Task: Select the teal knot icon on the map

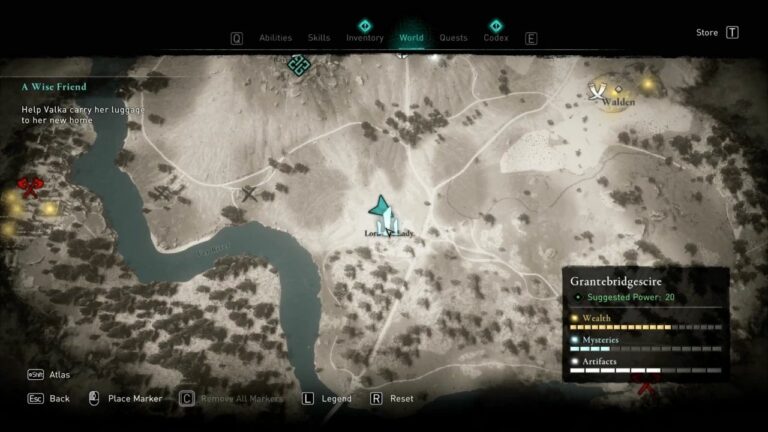Action: (x=297, y=64)
